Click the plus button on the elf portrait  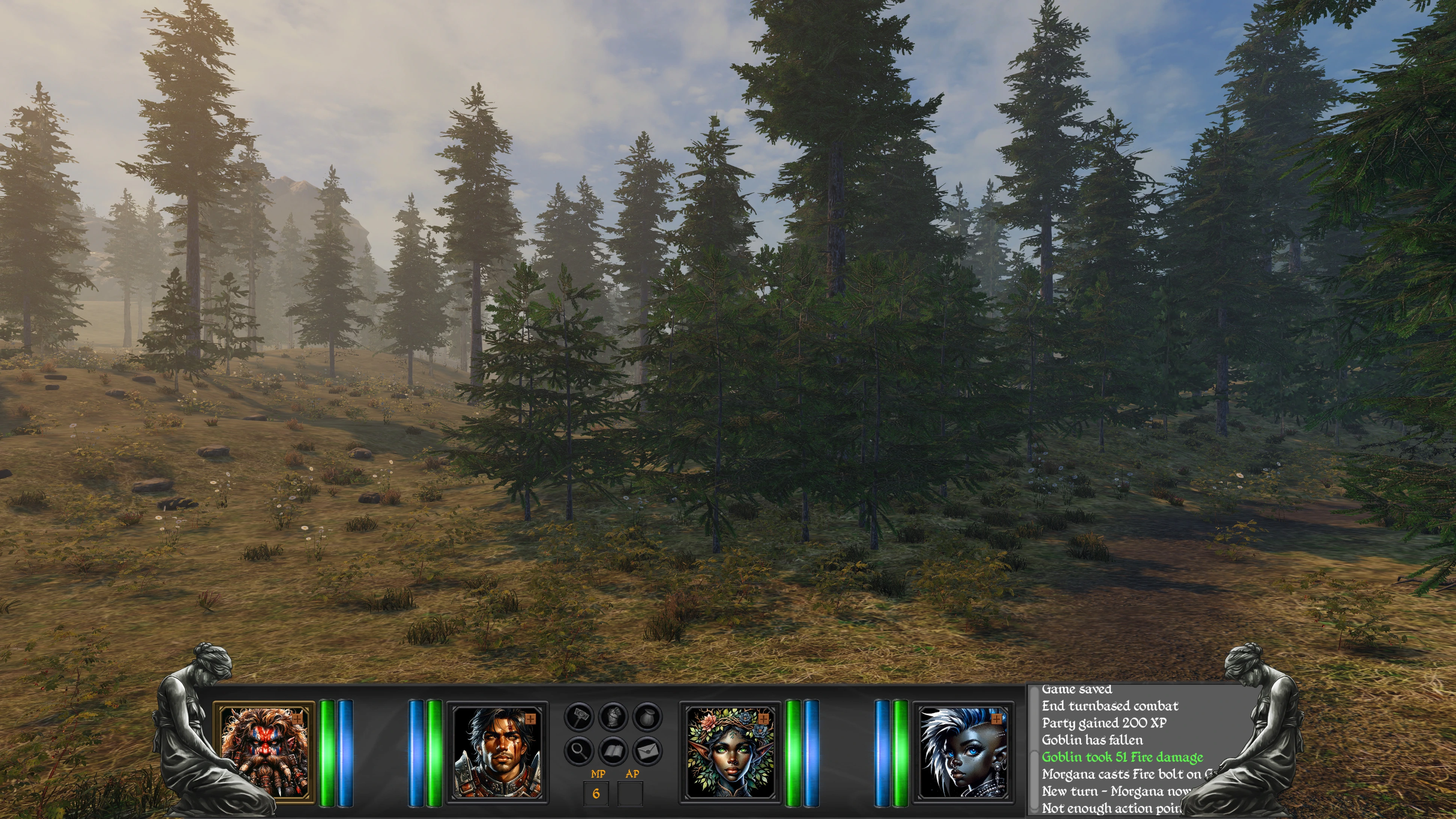click(764, 719)
